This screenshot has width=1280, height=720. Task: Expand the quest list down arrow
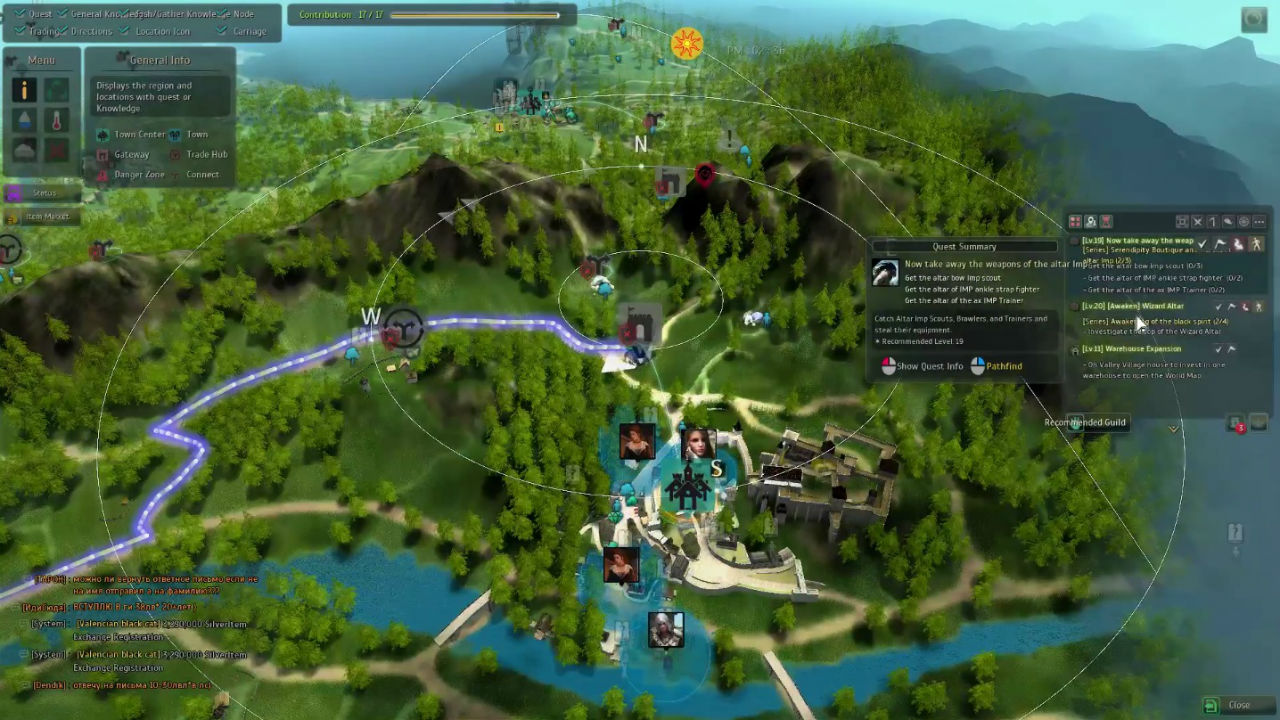(1174, 428)
